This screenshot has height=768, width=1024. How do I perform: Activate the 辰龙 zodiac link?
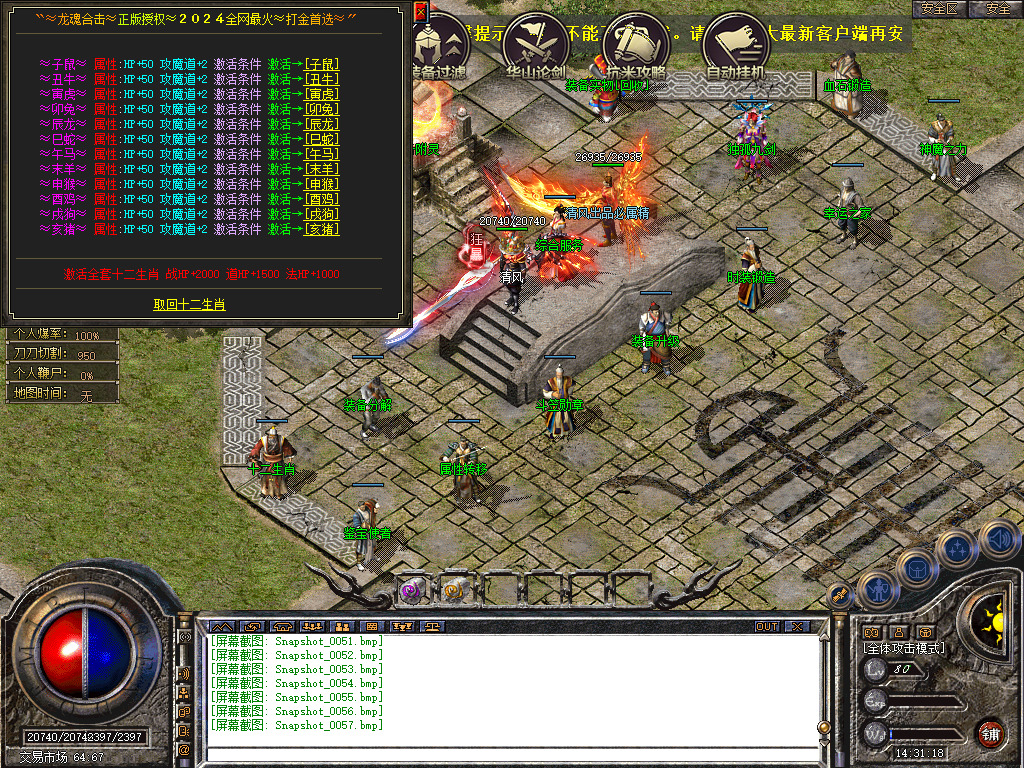[x=321, y=124]
